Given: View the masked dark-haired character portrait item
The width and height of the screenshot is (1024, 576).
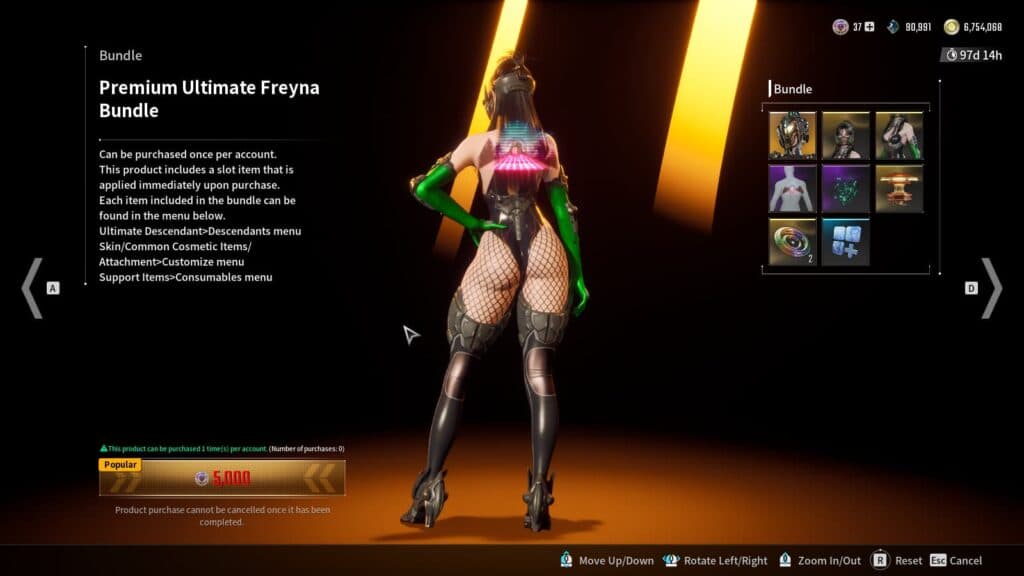Looking at the screenshot, I should pos(845,135).
